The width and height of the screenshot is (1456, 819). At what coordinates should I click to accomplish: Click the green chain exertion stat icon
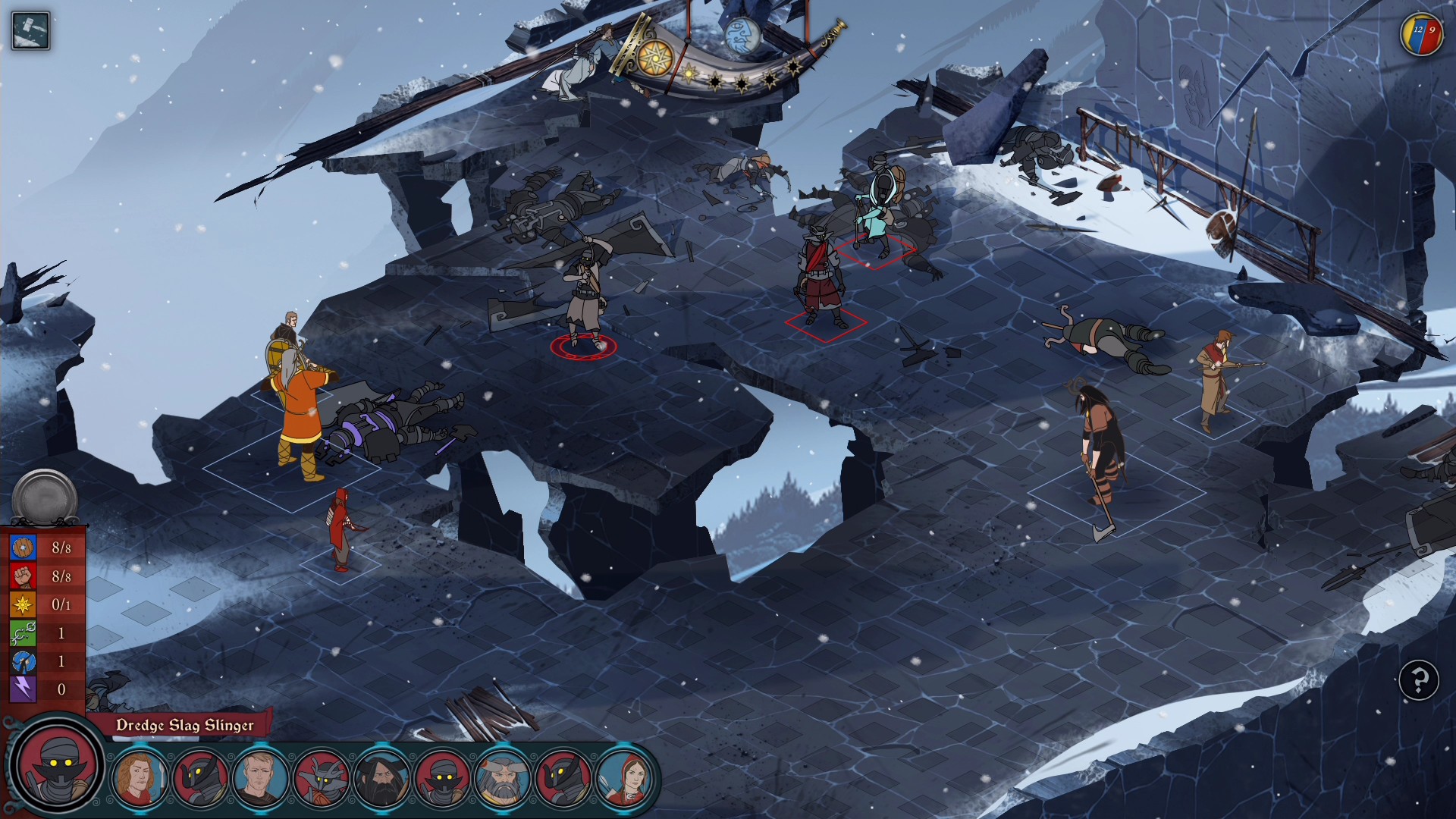23,633
